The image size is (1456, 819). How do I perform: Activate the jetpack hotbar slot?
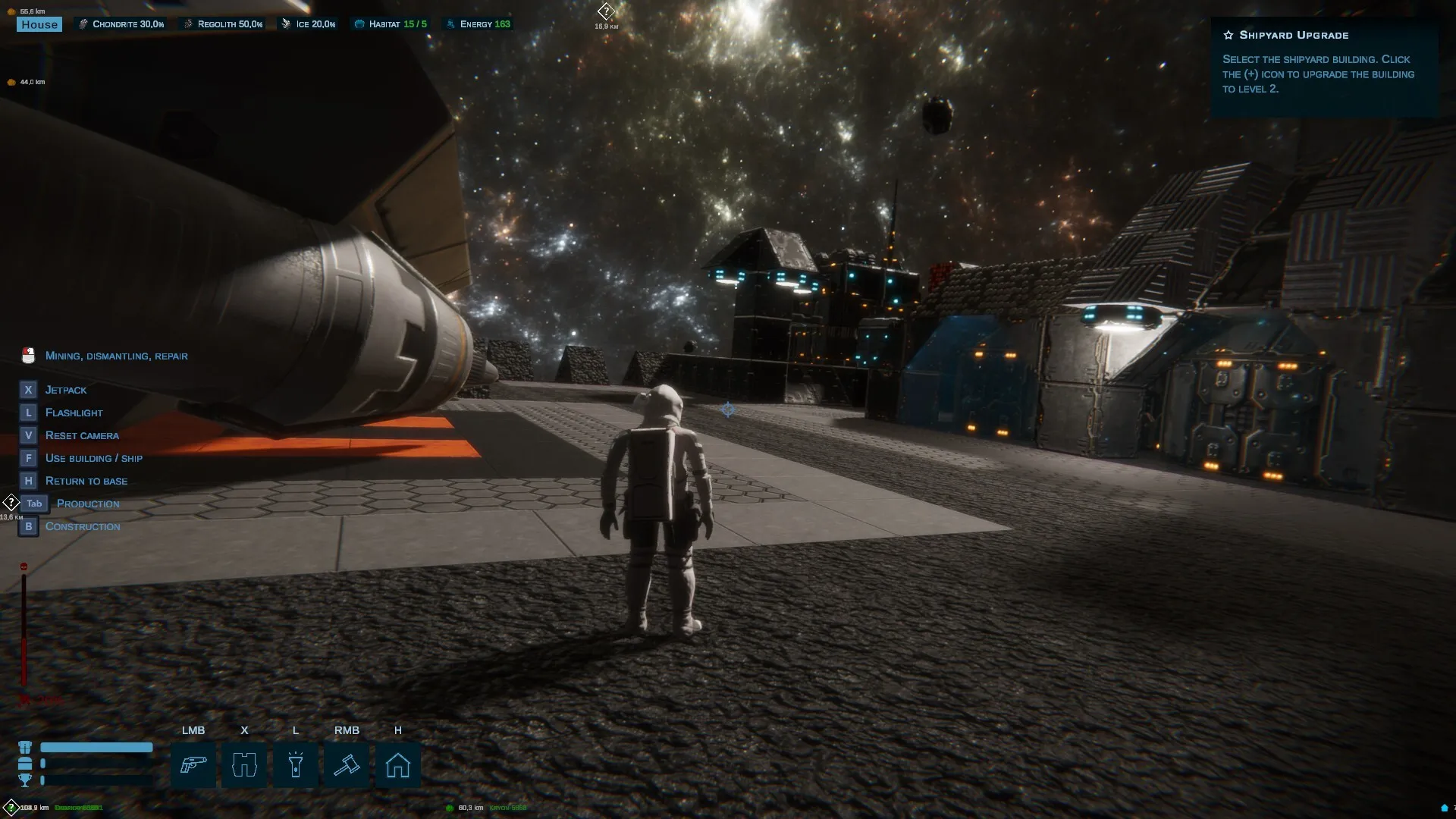pyautogui.click(x=244, y=765)
